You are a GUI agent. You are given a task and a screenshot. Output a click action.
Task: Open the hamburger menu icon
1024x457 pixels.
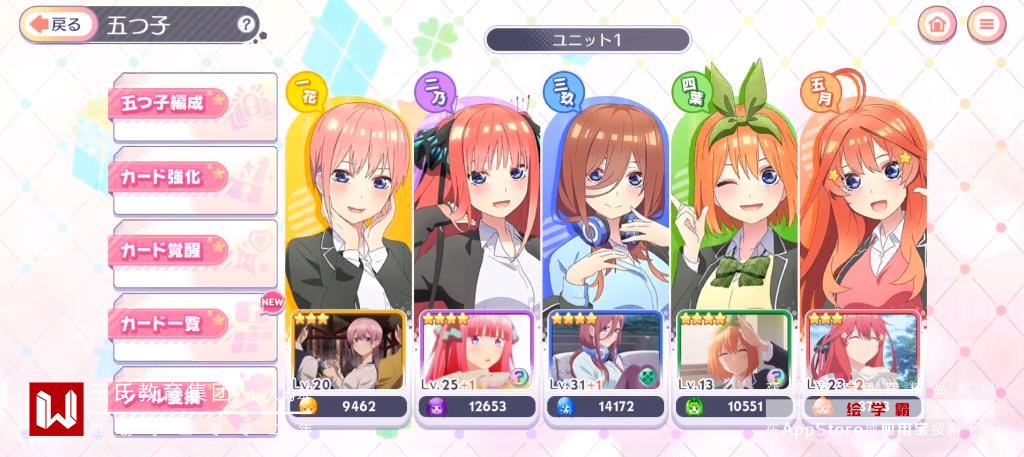(986, 24)
